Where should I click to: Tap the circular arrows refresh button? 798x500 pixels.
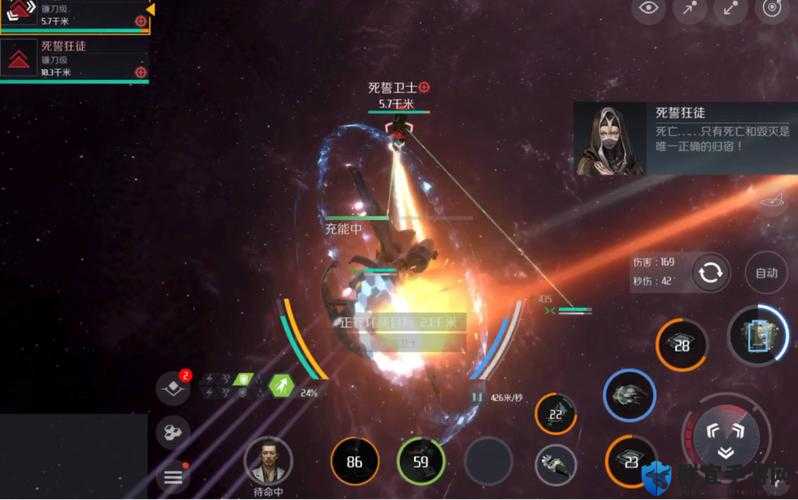click(x=710, y=273)
